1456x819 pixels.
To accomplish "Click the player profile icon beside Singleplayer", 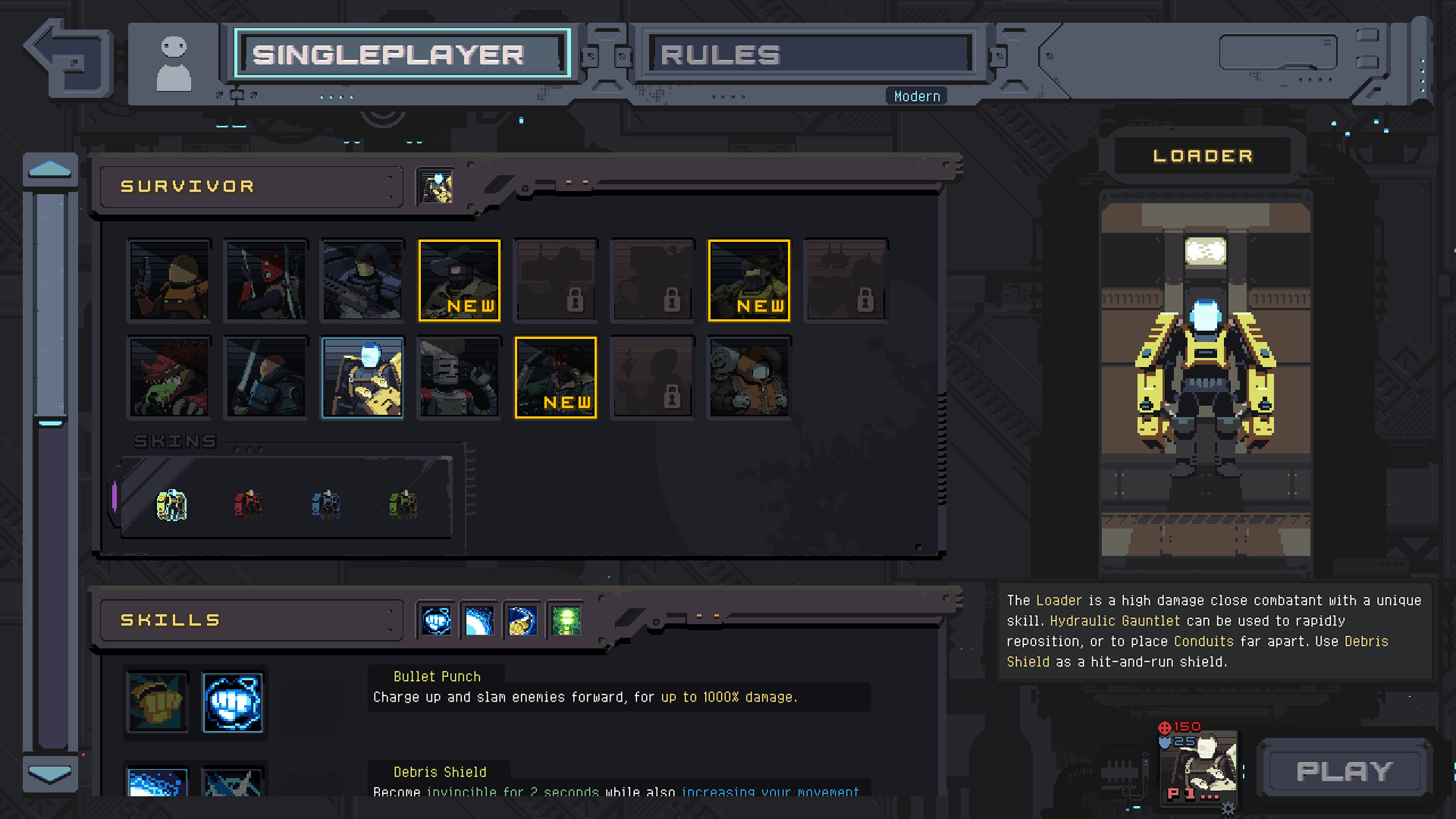I will click(x=174, y=61).
